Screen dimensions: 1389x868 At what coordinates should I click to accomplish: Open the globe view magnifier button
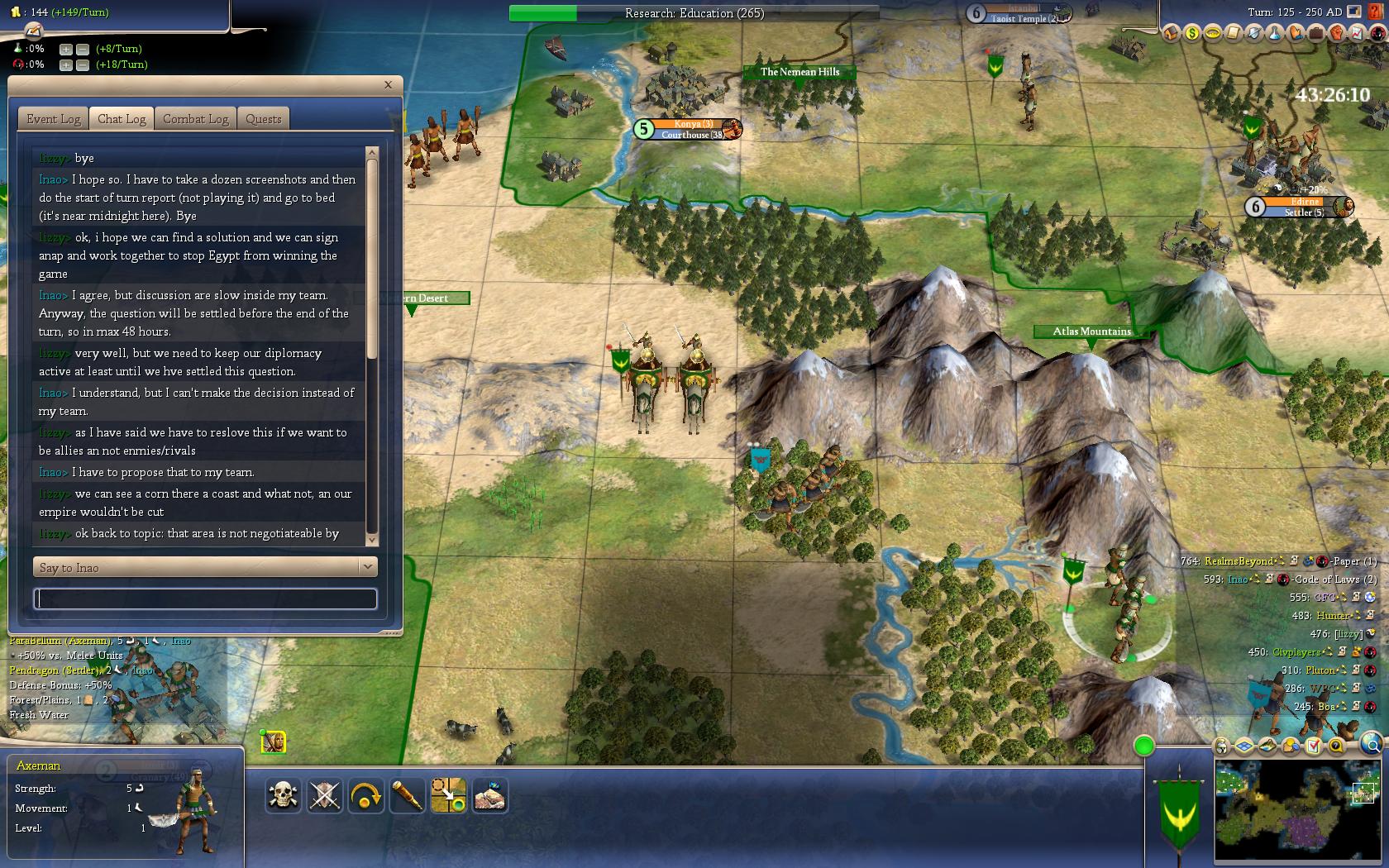(x=1371, y=743)
